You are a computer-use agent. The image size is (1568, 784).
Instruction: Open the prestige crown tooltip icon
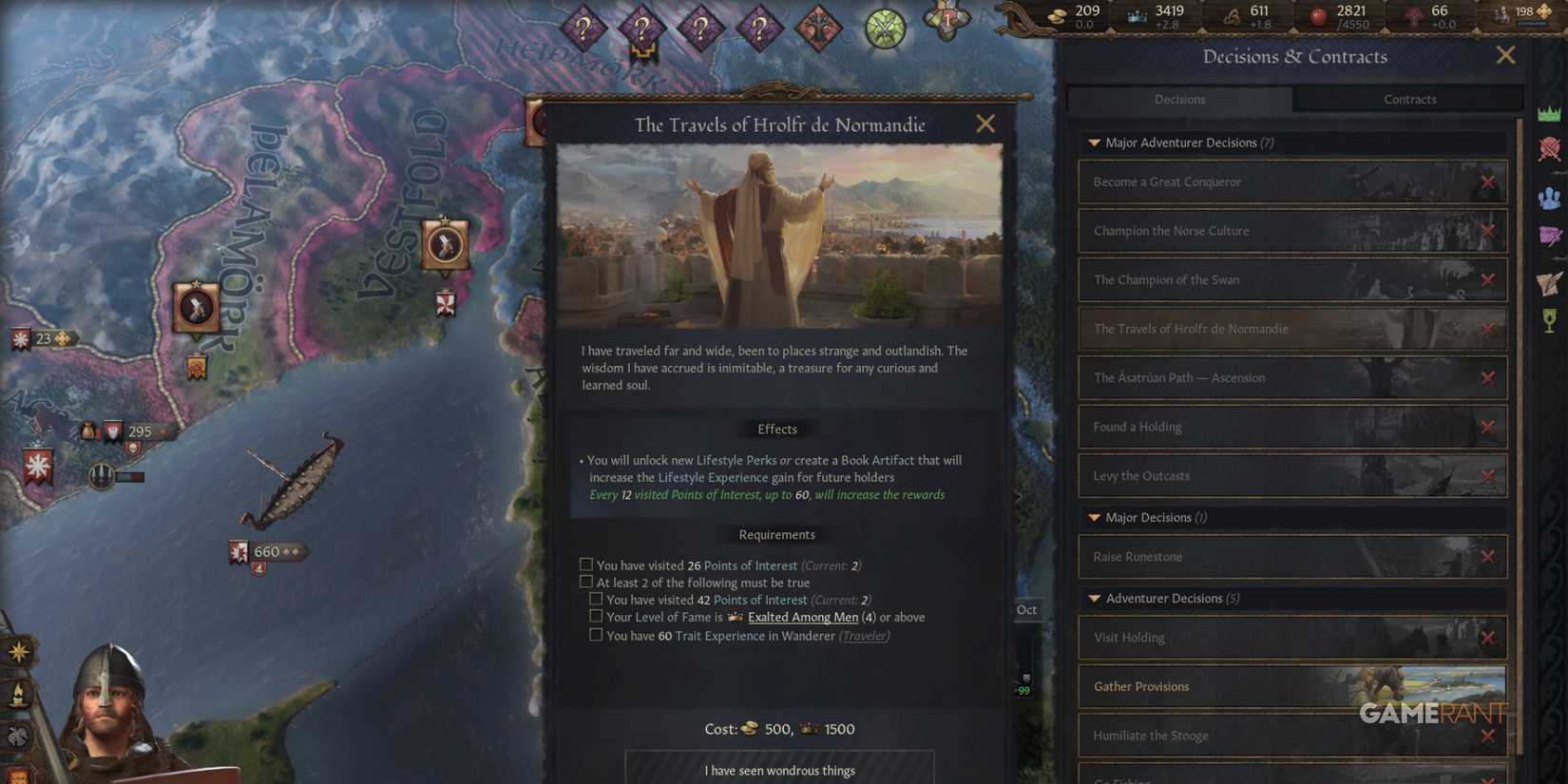(x=1135, y=13)
